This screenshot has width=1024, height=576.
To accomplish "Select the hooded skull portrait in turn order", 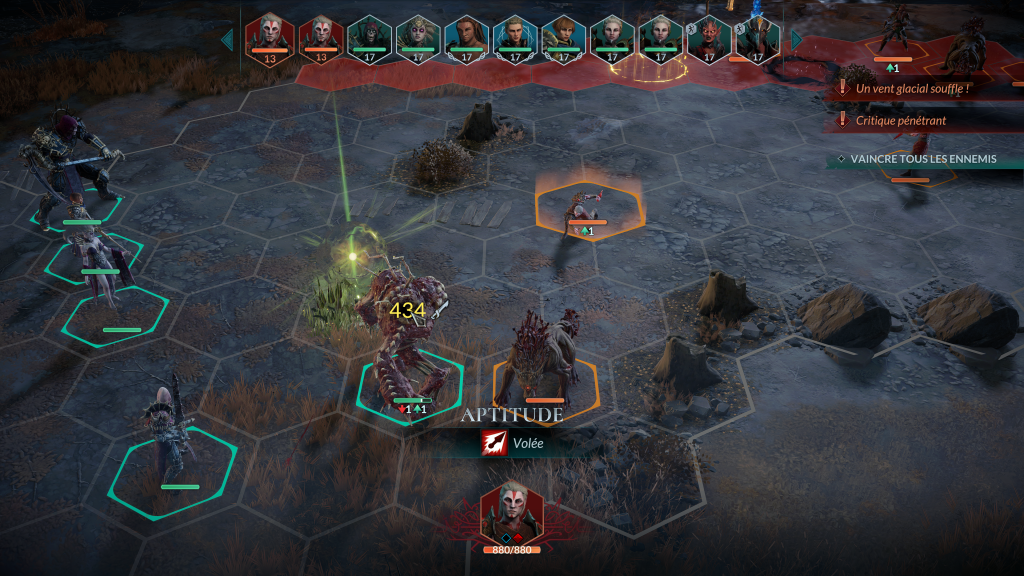I will pos(369,37).
